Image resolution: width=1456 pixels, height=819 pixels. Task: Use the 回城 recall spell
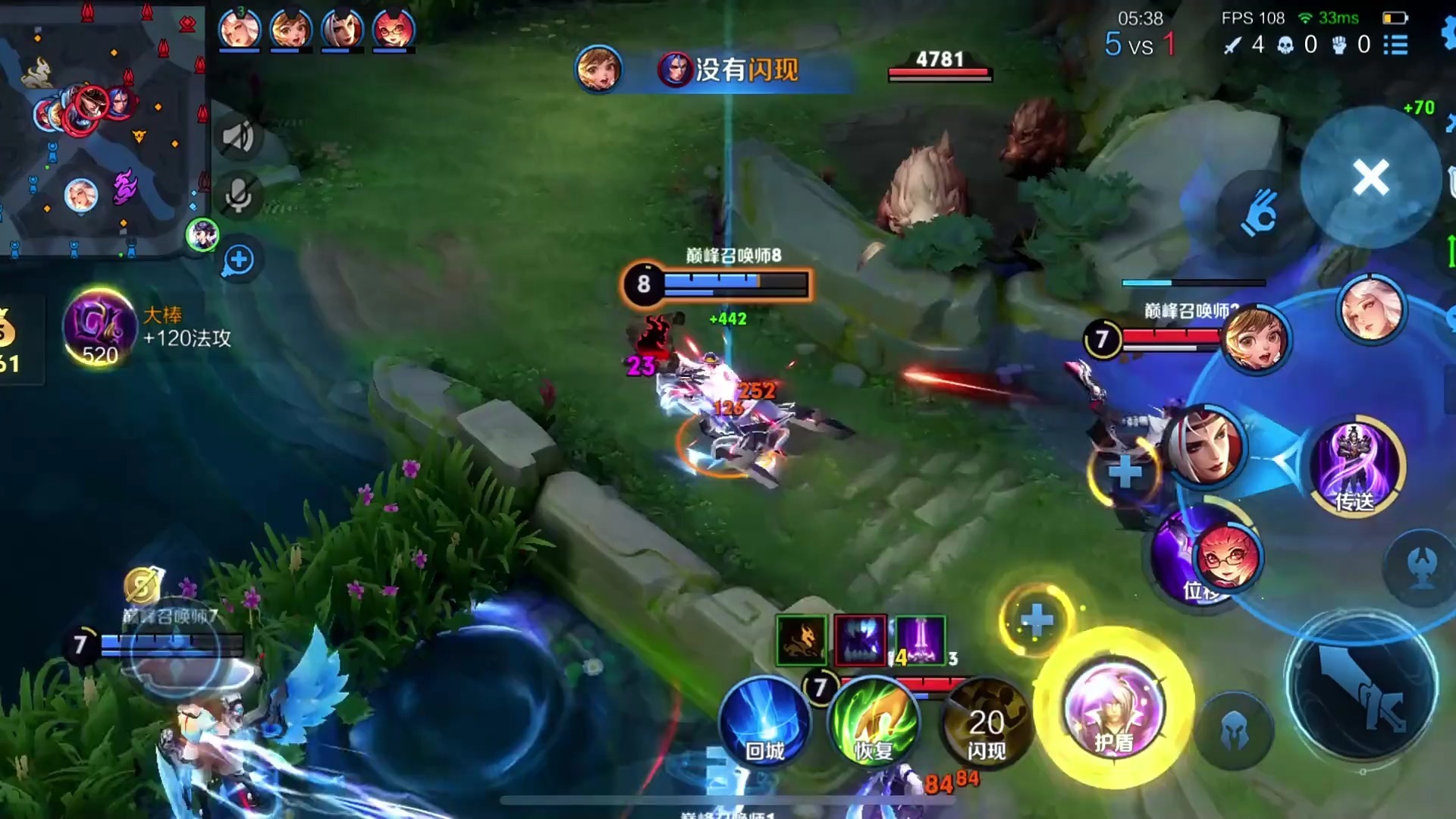tap(764, 720)
